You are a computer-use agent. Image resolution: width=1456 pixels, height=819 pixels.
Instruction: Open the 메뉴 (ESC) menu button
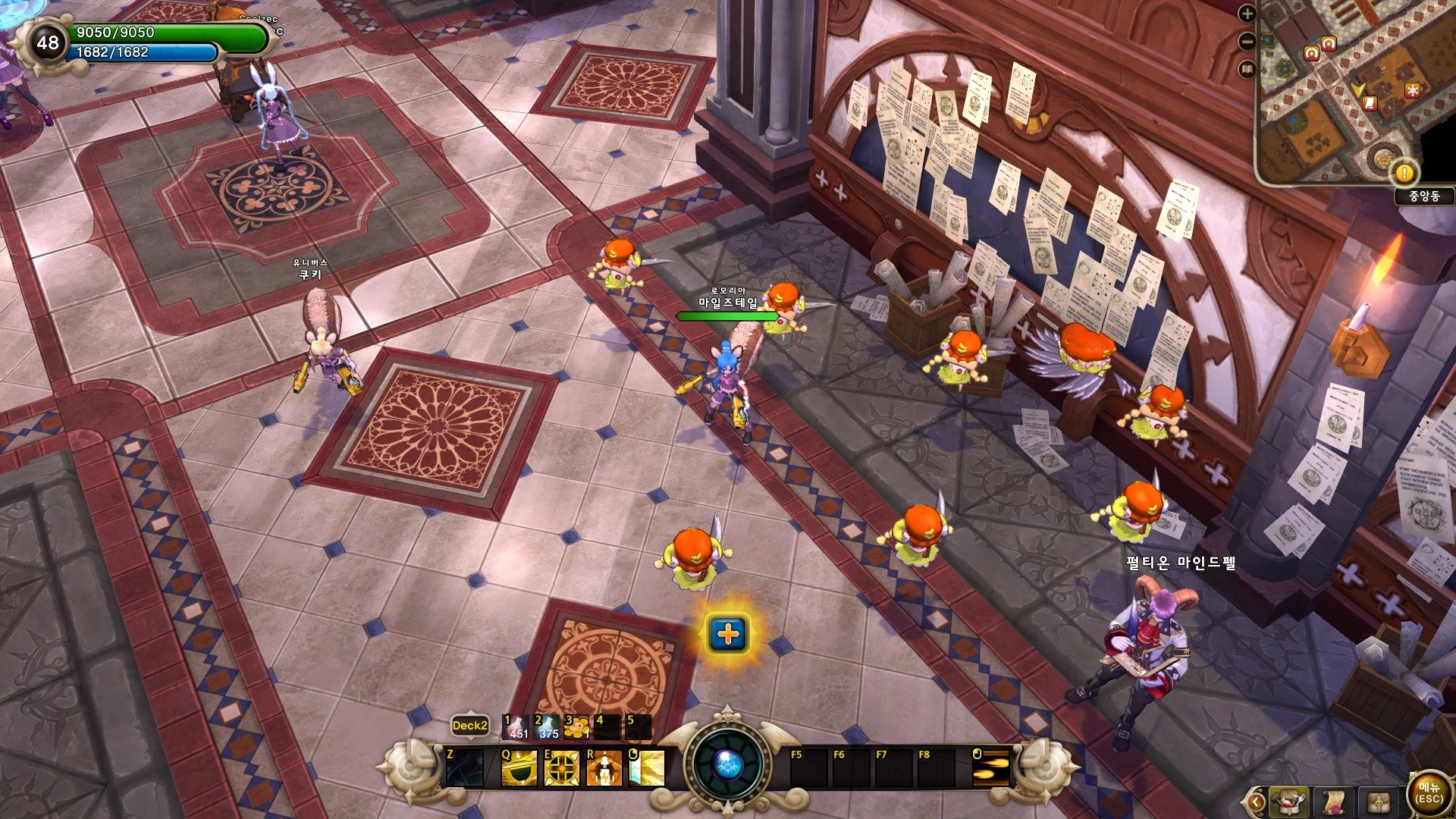pyautogui.click(x=1429, y=794)
